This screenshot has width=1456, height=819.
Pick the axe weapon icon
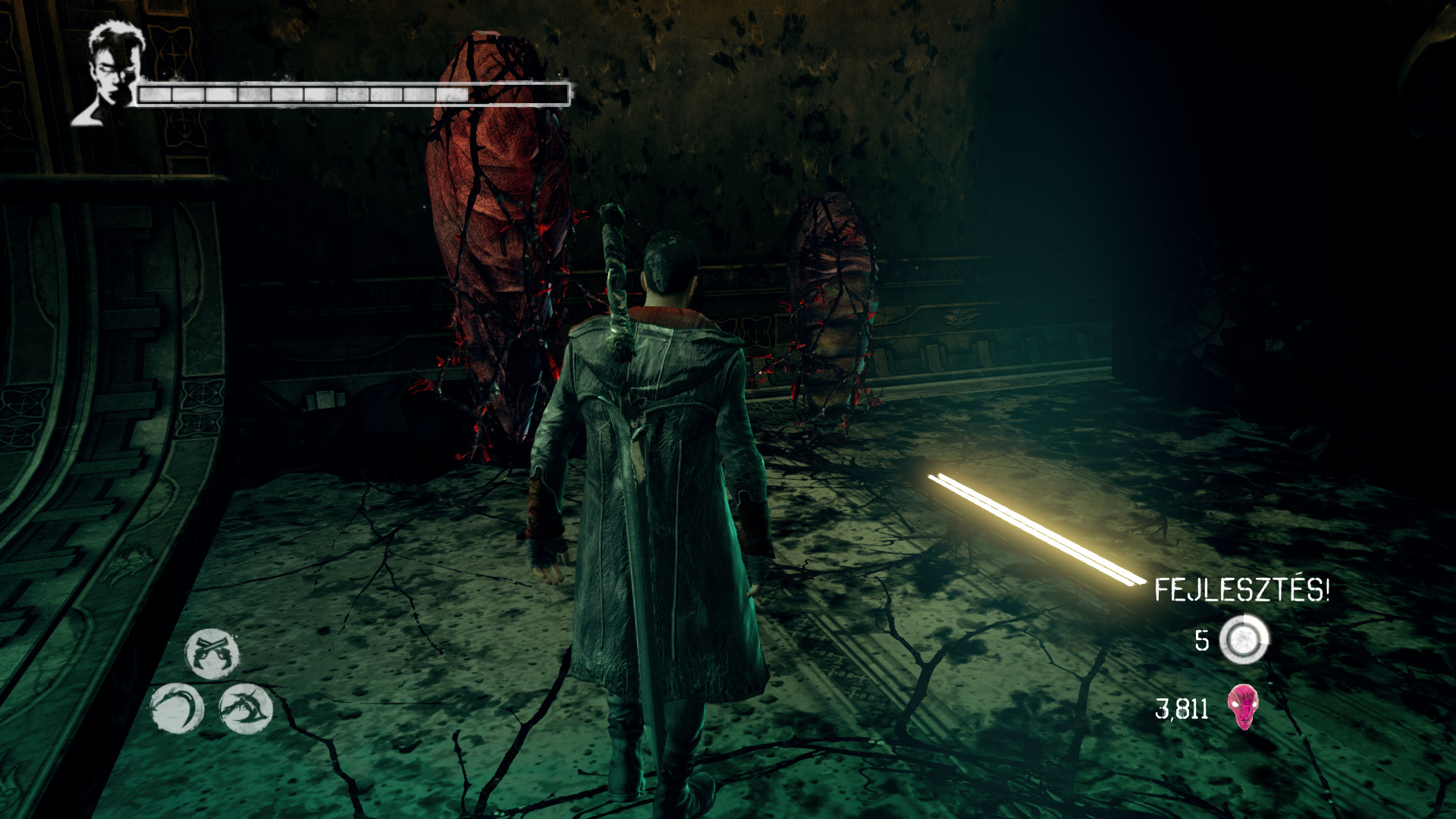pyautogui.click(x=246, y=709)
